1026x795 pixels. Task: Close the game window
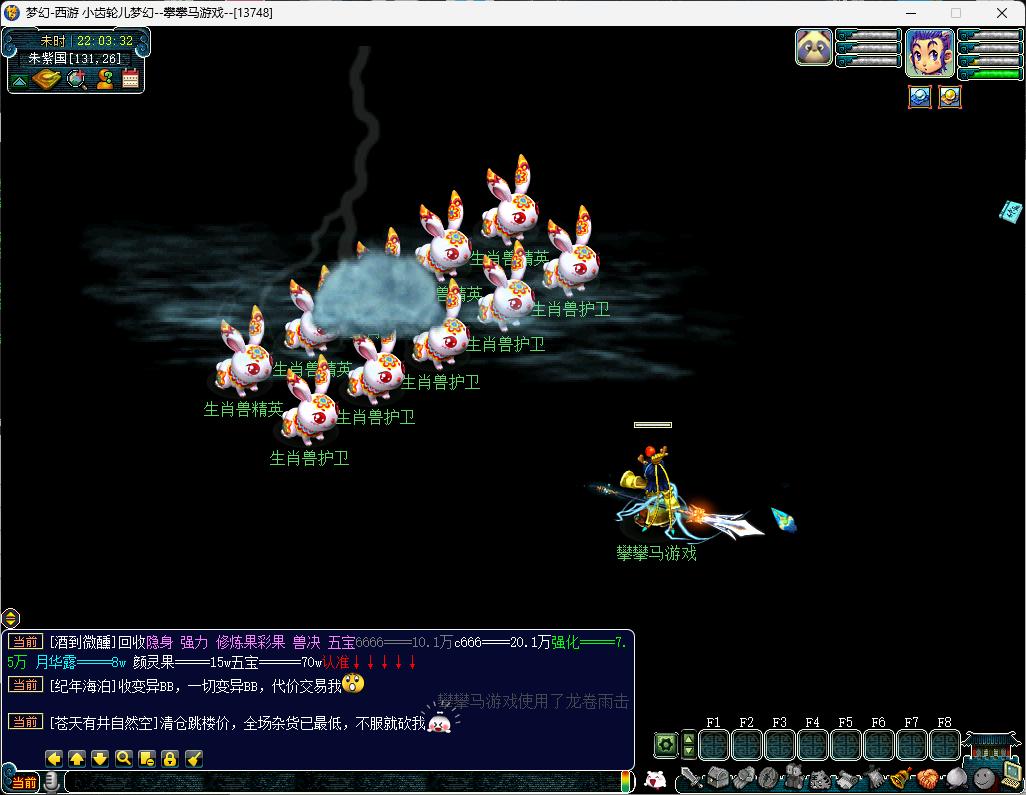[1003, 13]
